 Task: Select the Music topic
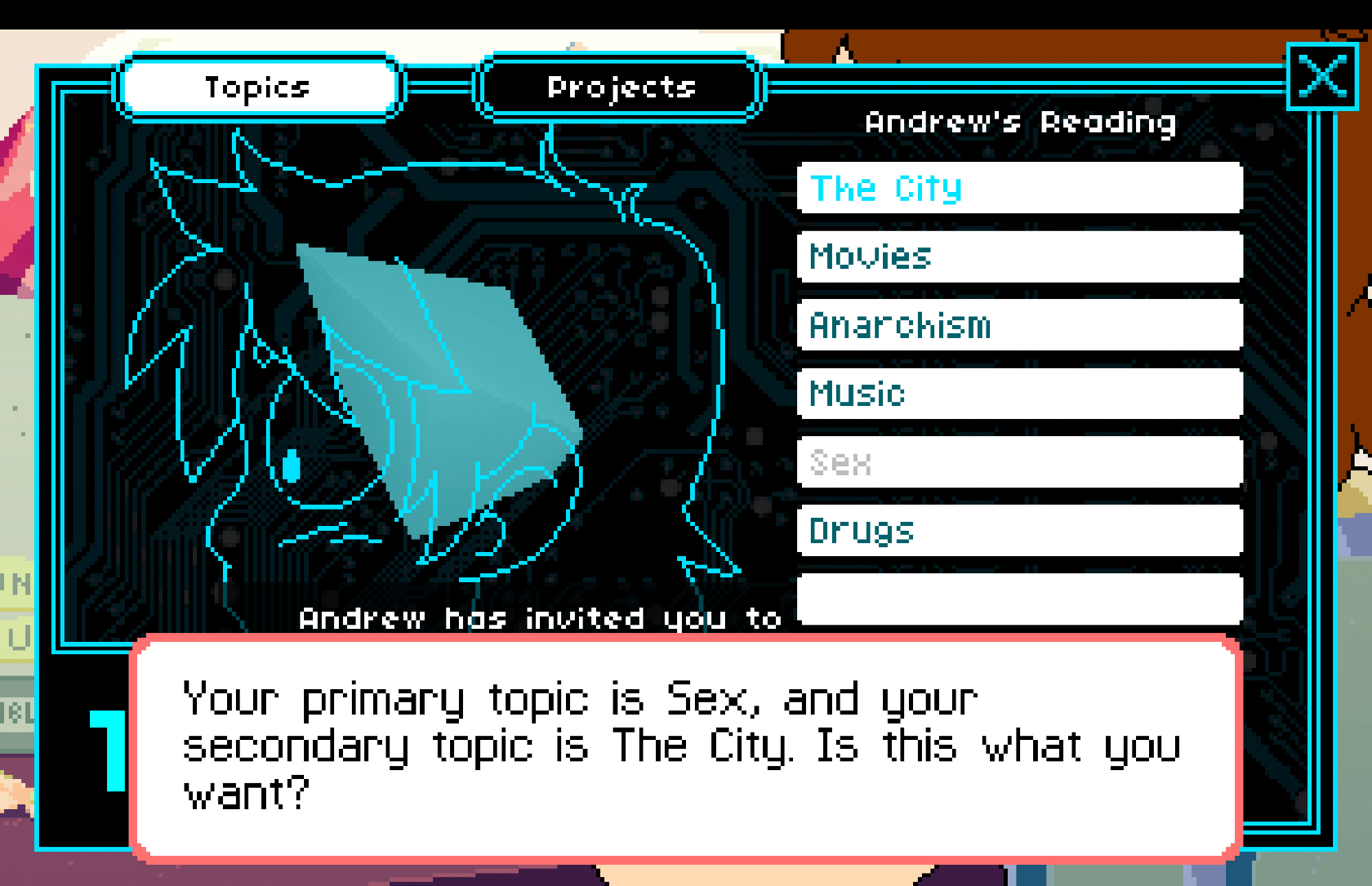(1019, 394)
